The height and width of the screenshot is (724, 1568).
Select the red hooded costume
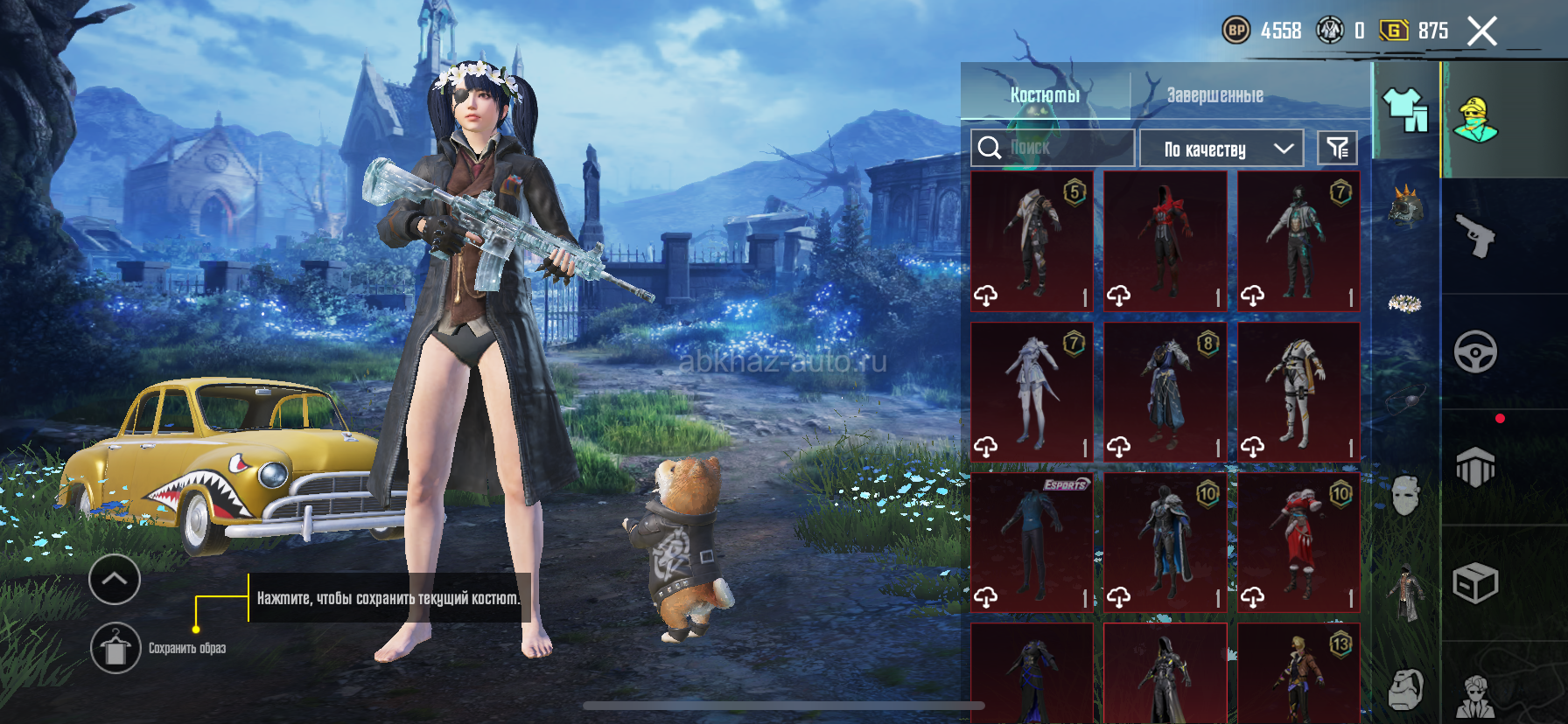pos(1165,241)
